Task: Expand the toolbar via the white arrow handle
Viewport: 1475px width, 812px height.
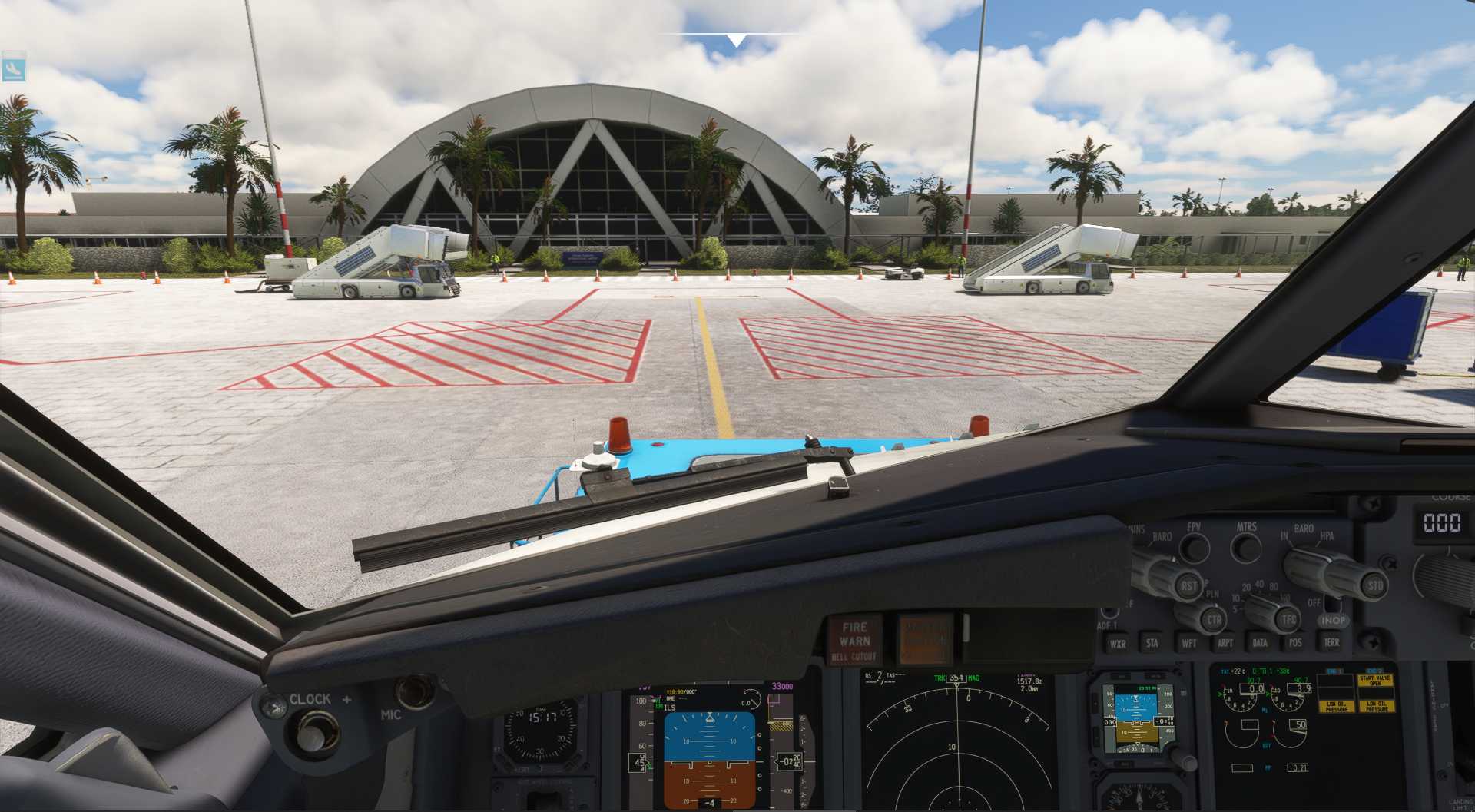Action: click(736, 40)
